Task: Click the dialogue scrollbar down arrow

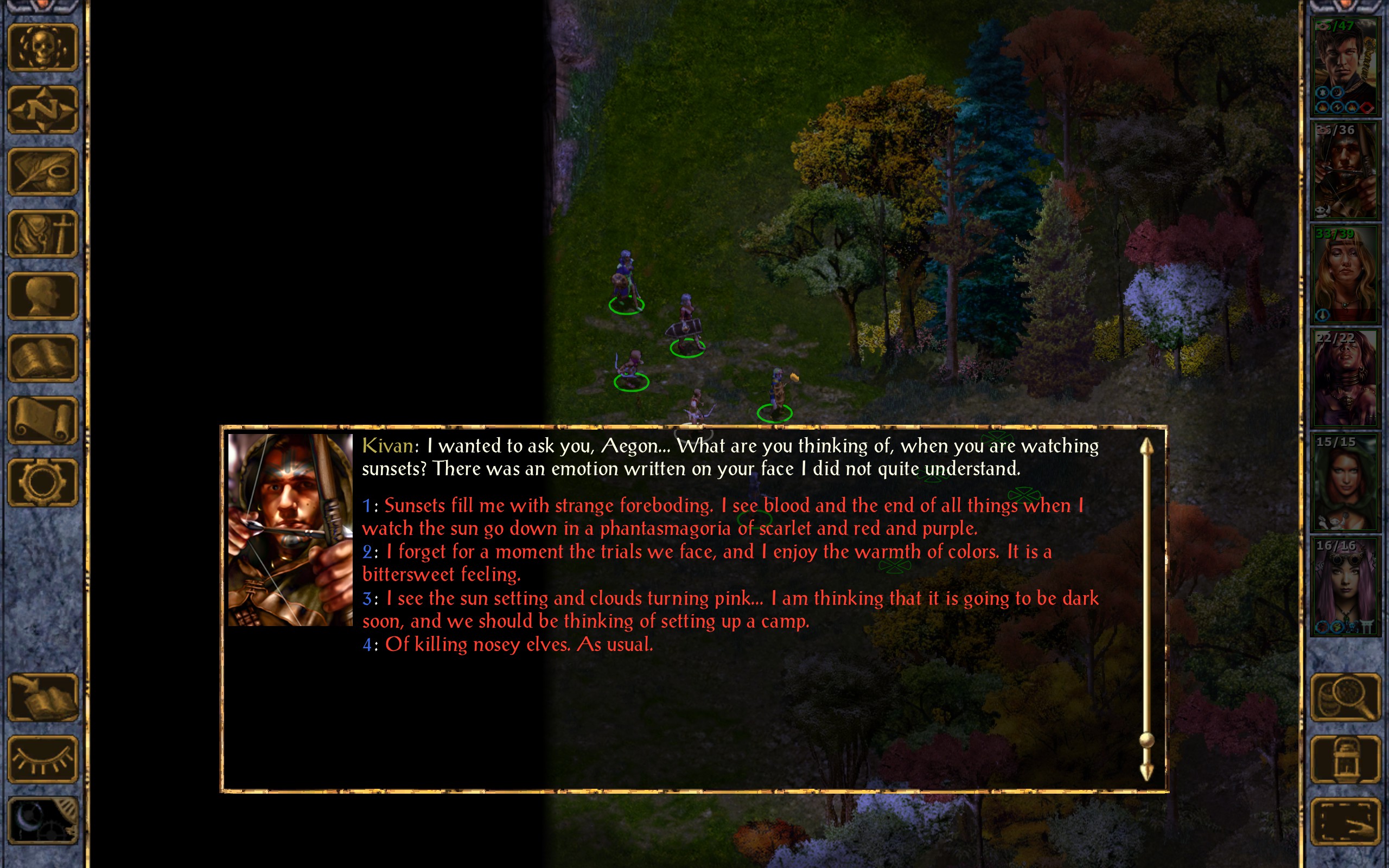Action: [x=1146, y=772]
